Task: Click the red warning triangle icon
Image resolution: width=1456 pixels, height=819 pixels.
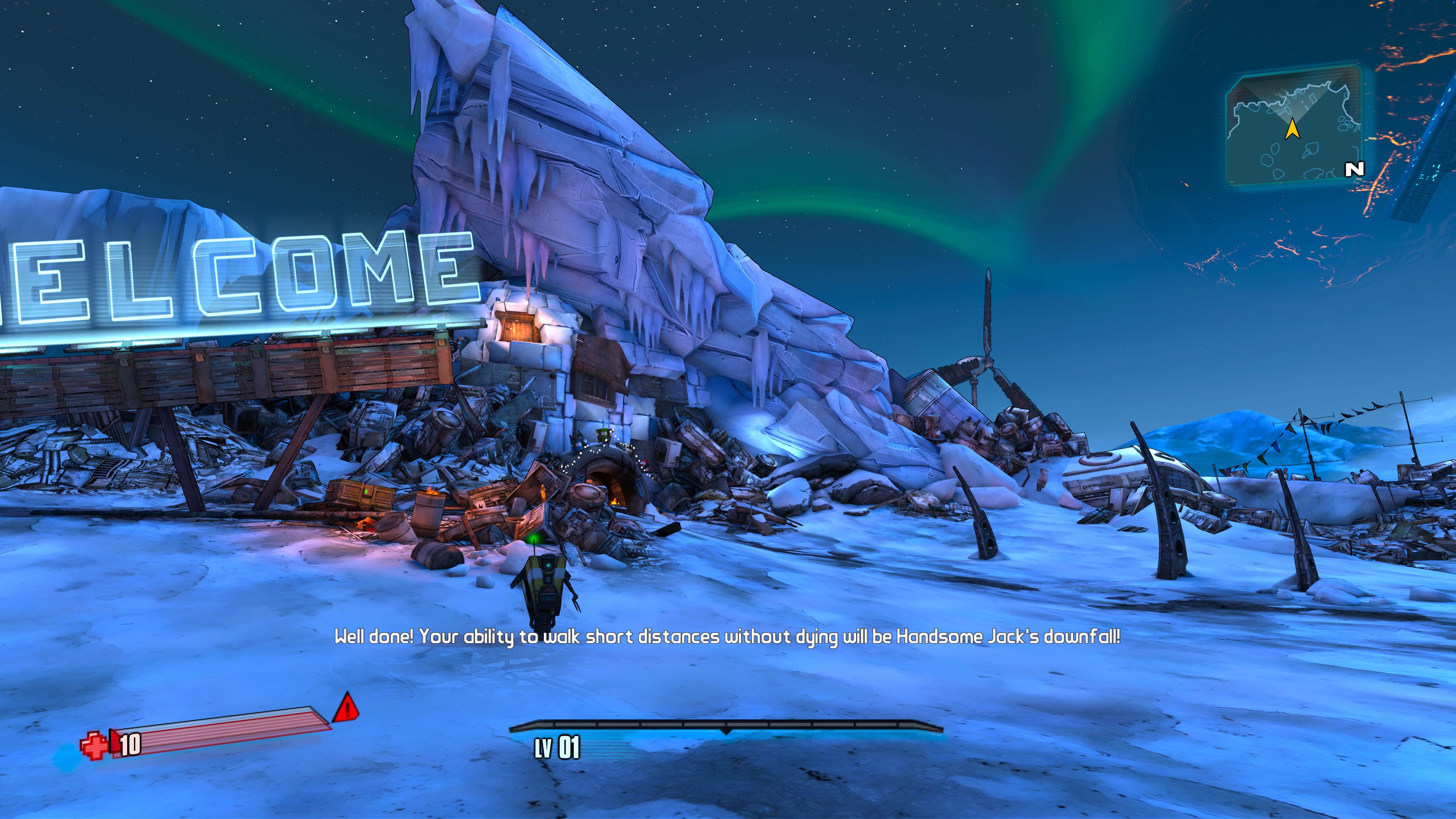Action: (346, 708)
